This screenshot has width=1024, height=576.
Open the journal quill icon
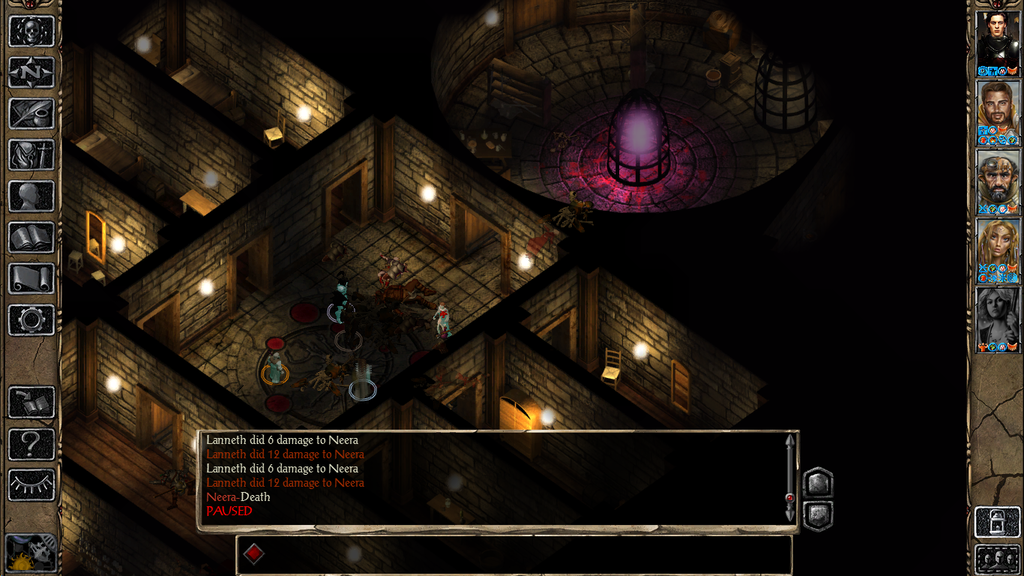[31, 113]
